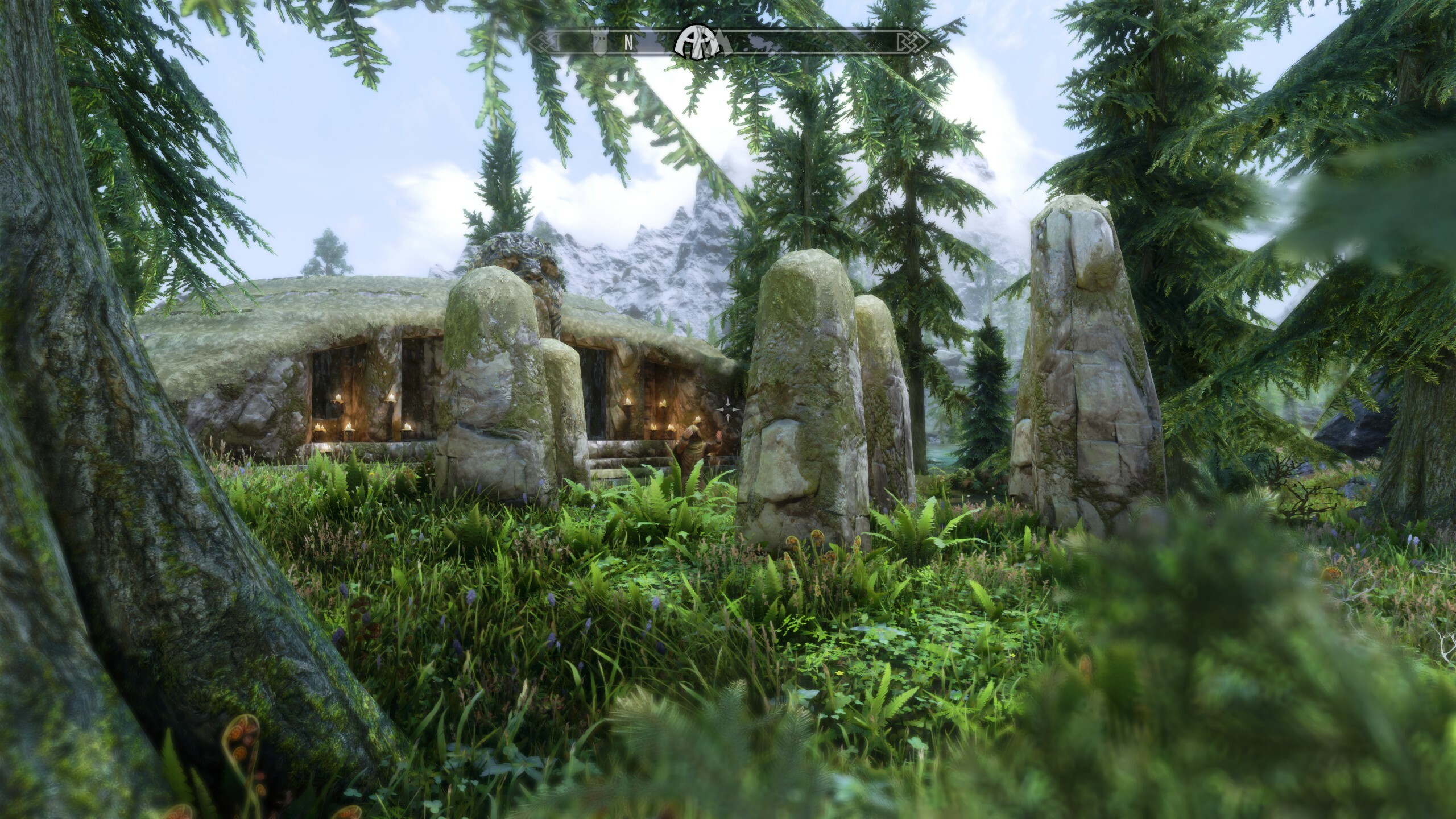
Task: Select the North 'N' indicator on the compass
Action: click(x=628, y=42)
